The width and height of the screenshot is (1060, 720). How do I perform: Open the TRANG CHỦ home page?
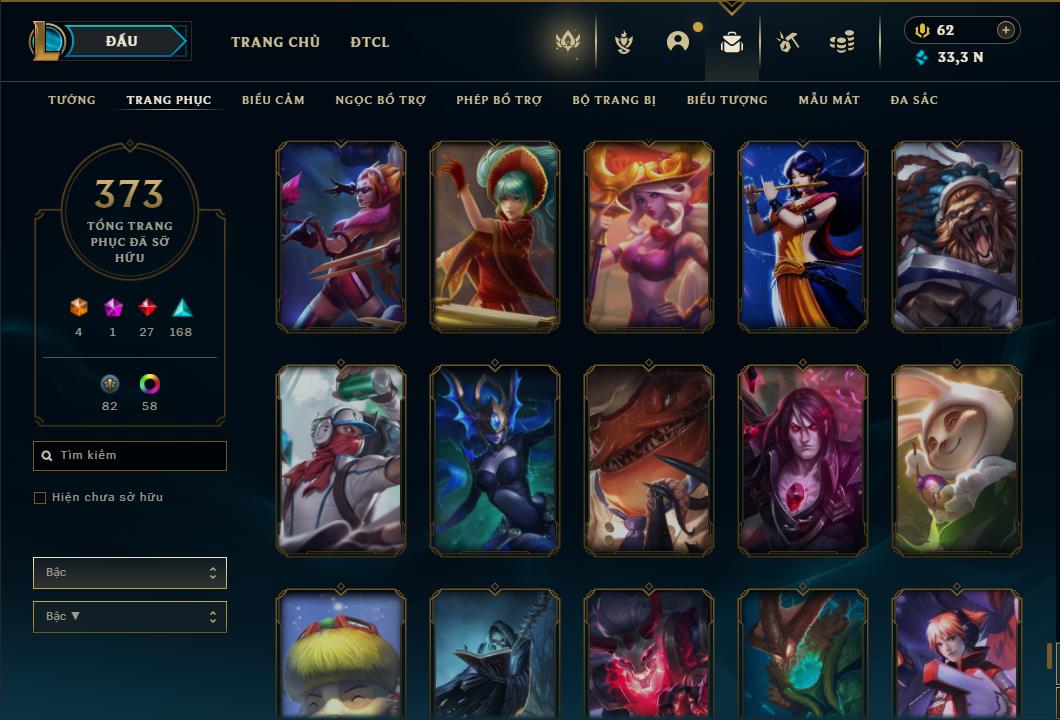pos(275,42)
